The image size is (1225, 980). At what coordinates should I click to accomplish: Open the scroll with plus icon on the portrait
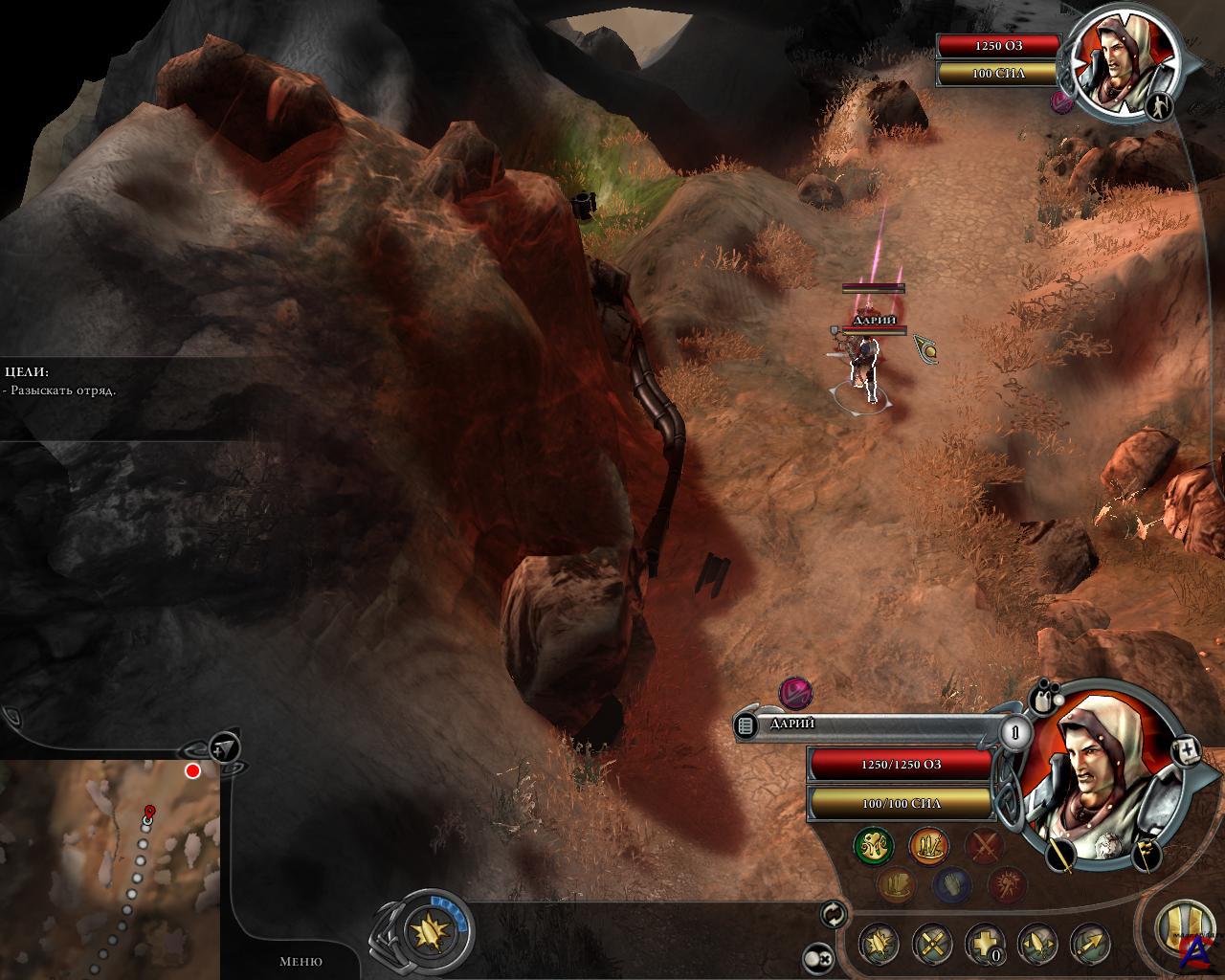[1186, 750]
